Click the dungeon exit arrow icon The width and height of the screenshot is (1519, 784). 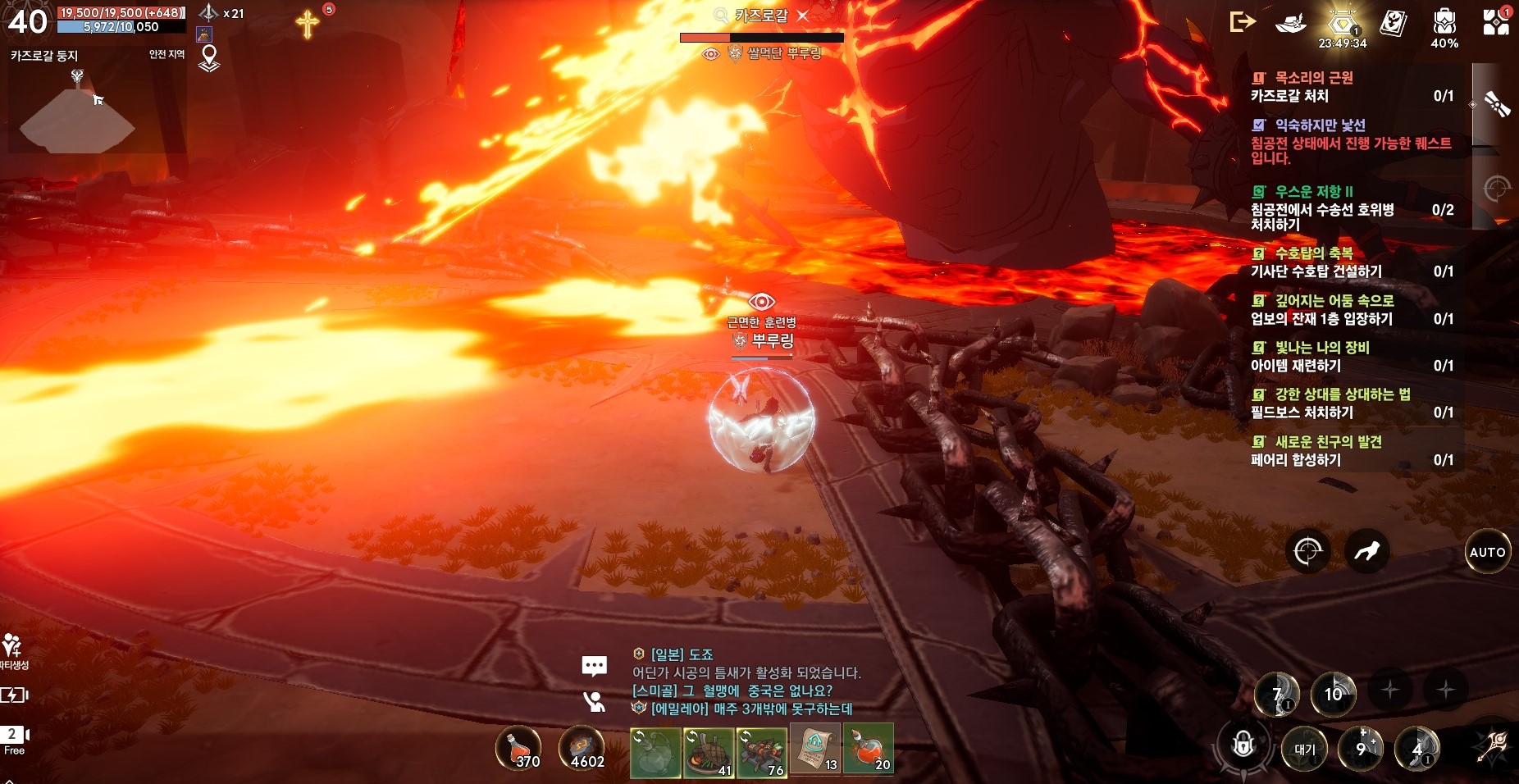click(x=1243, y=22)
